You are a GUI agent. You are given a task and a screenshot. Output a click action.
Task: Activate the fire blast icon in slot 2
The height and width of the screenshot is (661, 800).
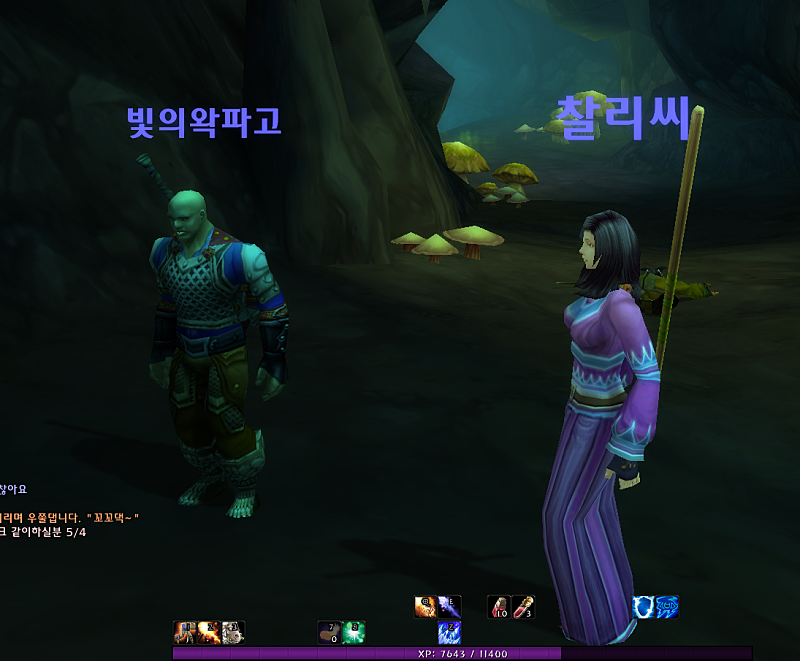[209, 632]
